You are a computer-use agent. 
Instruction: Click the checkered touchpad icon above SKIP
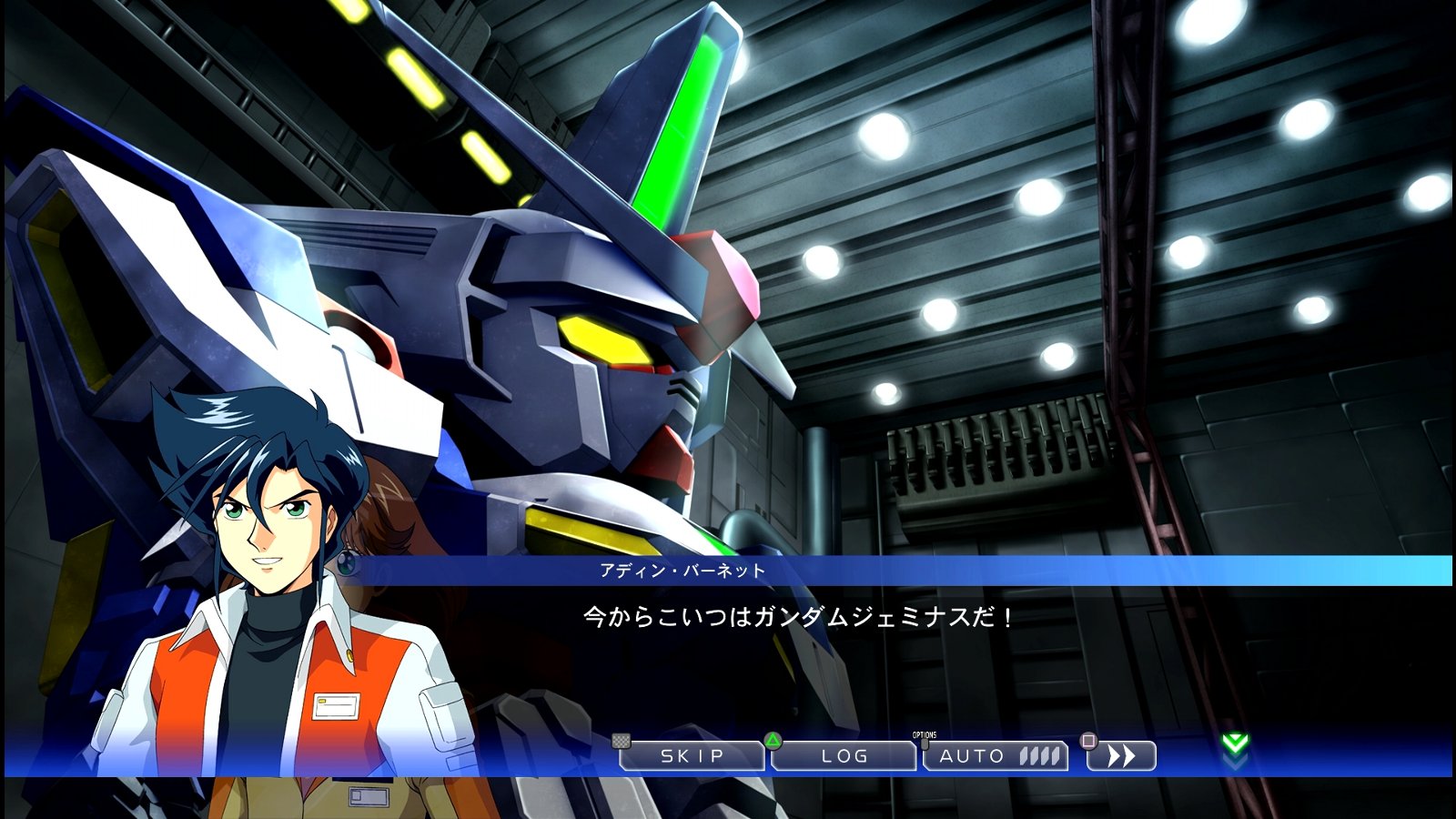coord(621,739)
